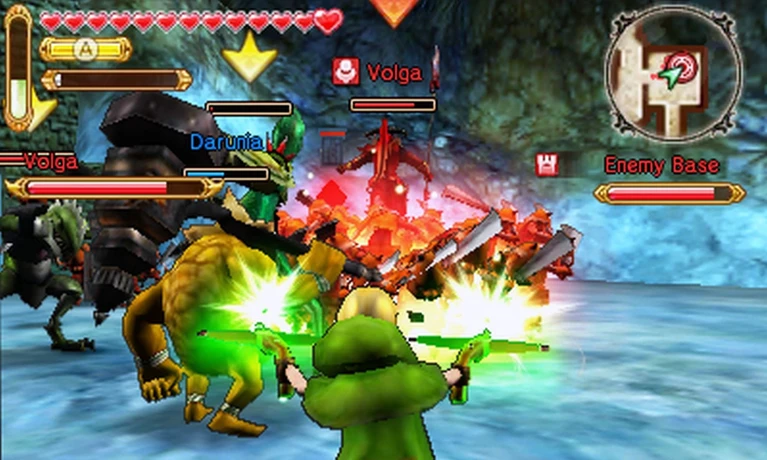Select the red Enemy Base keep icon
This screenshot has width=767, height=460.
click(x=547, y=165)
